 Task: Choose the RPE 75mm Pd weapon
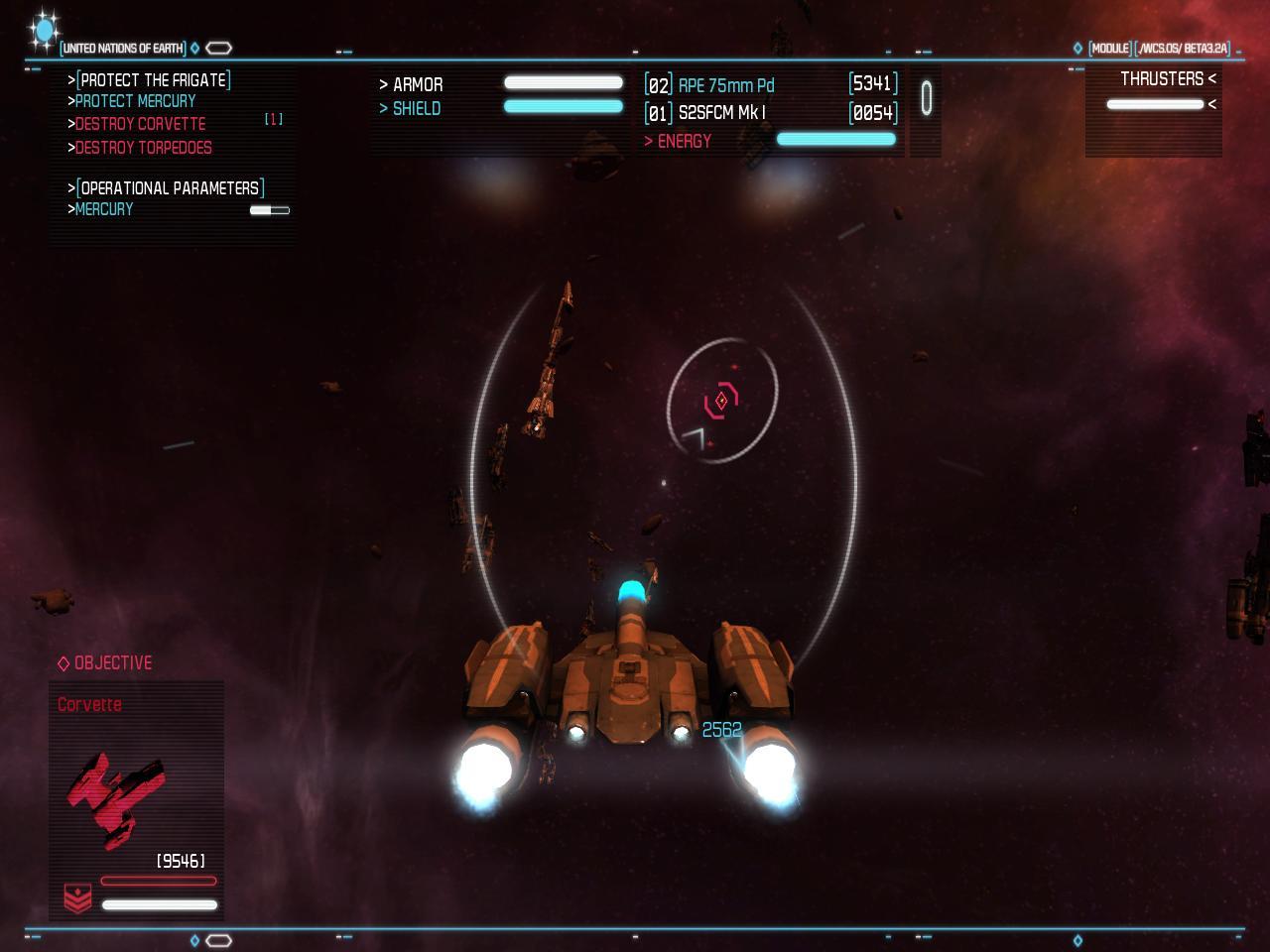tap(725, 85)
